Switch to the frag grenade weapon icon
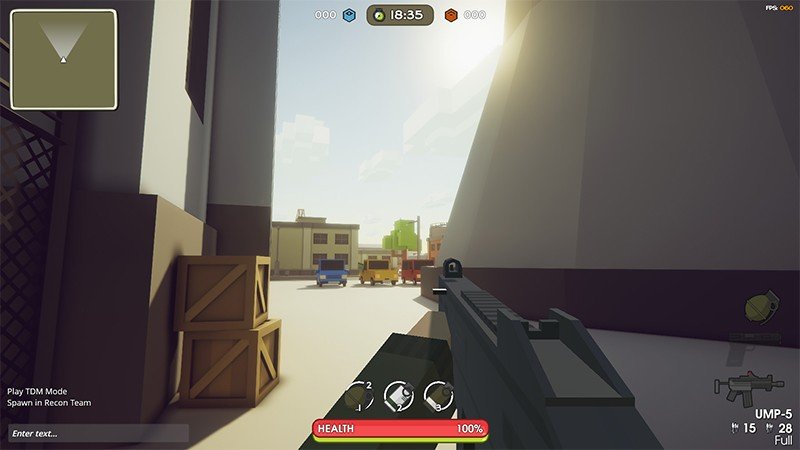 tap(763, 308)
